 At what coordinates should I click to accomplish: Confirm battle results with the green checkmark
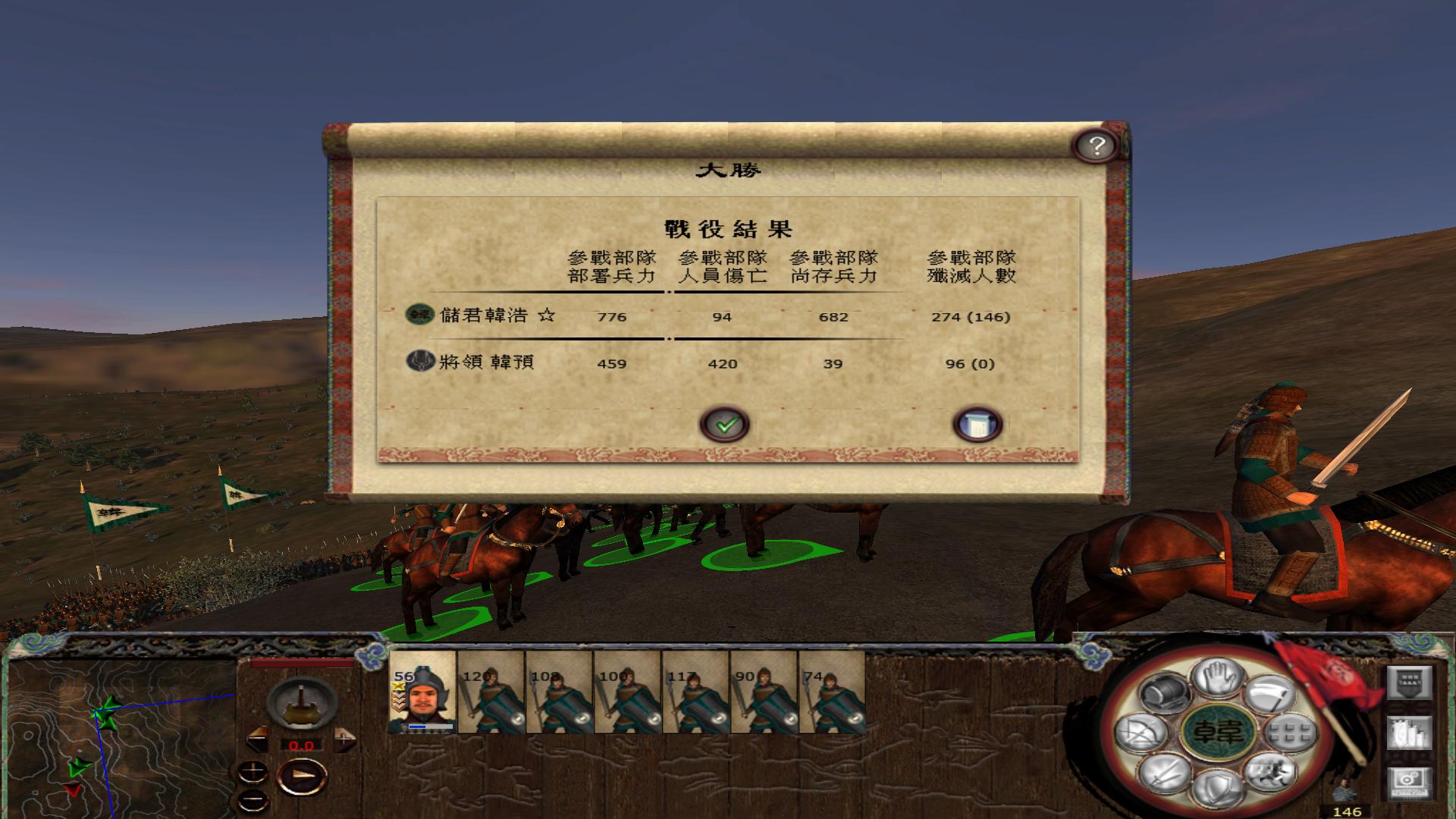(x=726, y=424)
